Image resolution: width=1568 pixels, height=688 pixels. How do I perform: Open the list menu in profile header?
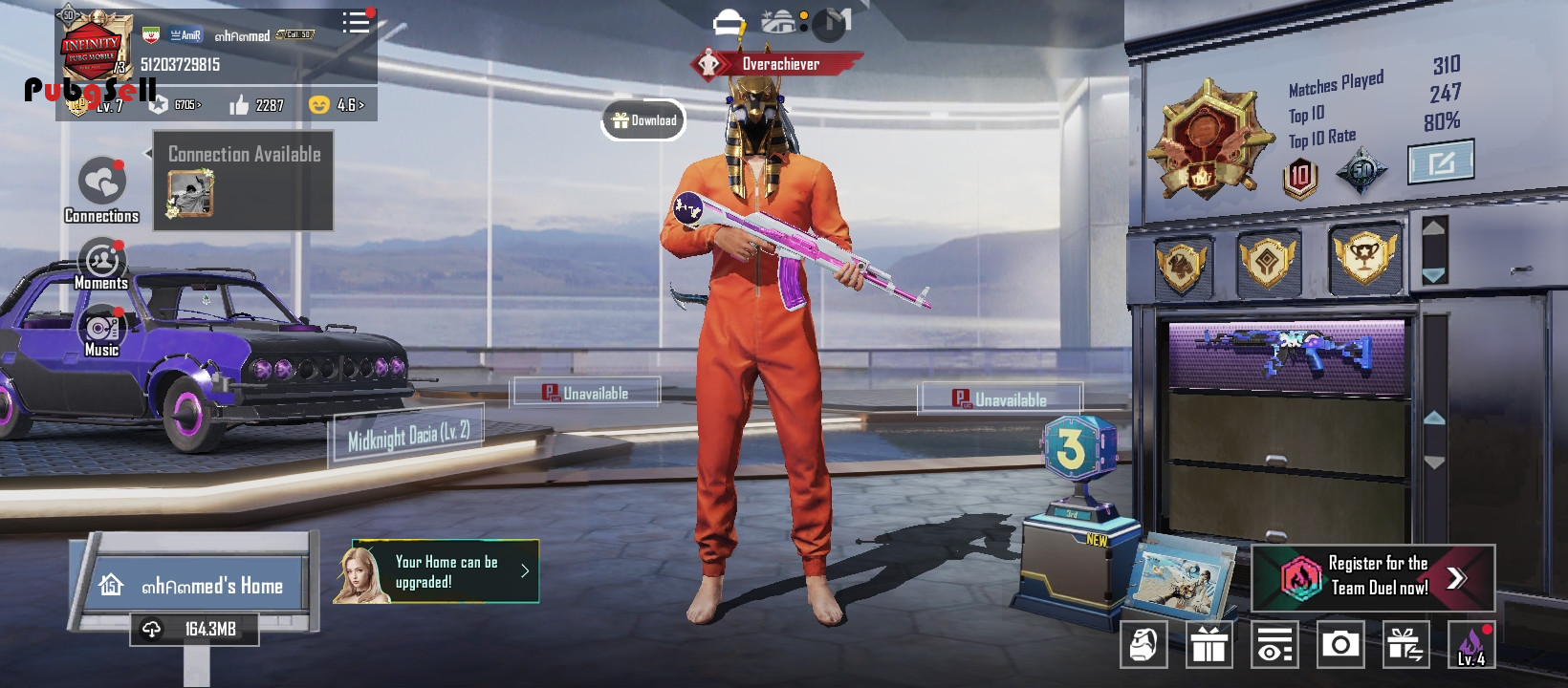tap(356, 22)
